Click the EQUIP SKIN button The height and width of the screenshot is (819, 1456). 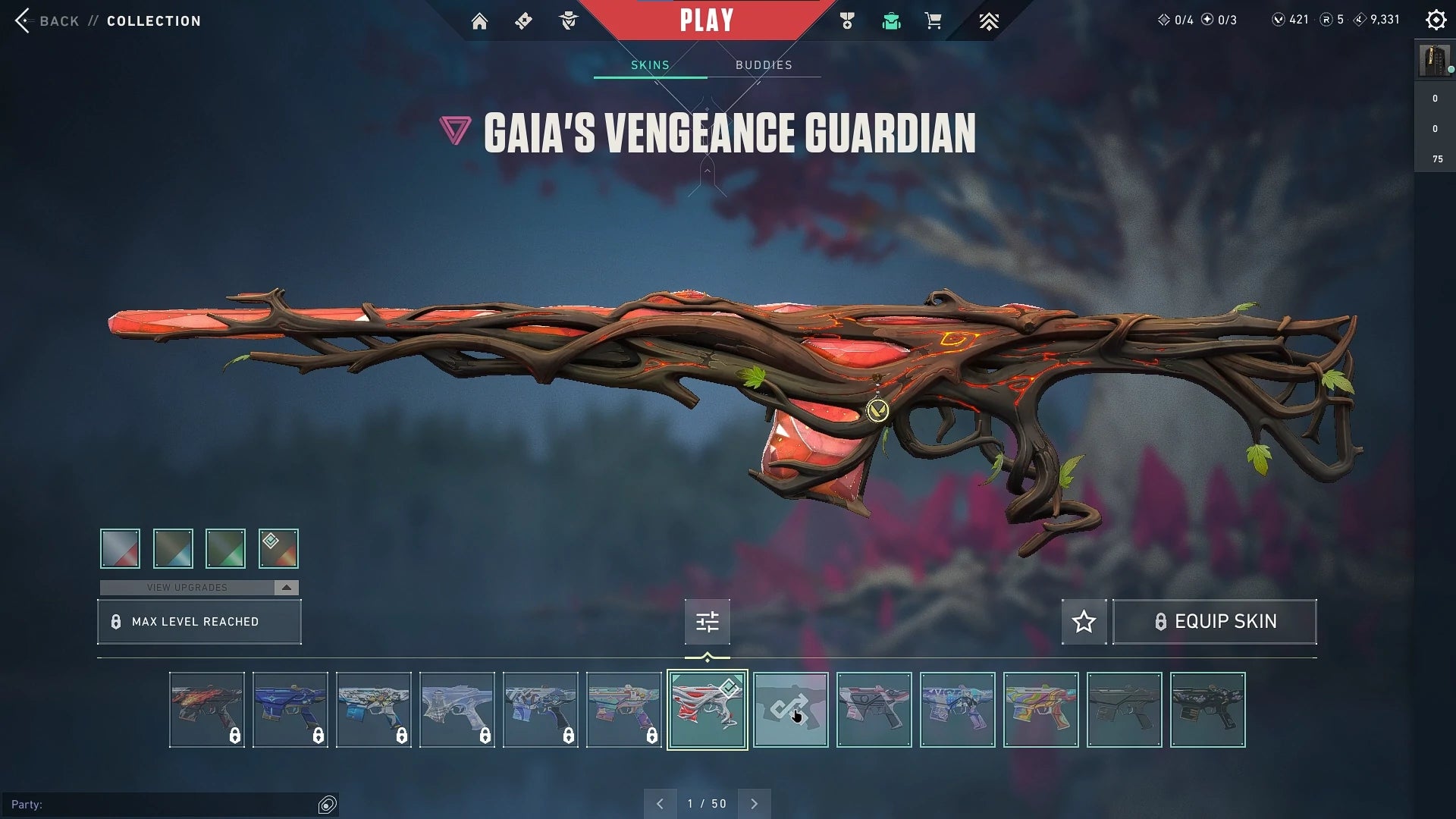(1213, 622)
